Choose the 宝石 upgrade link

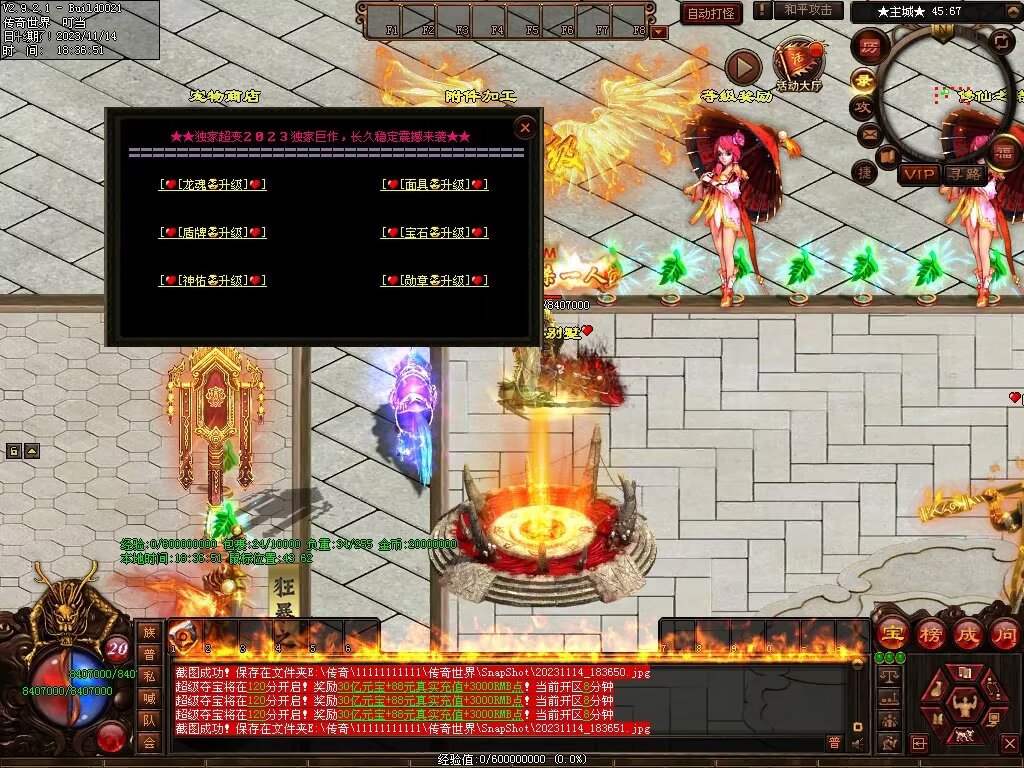pos(435,232)
